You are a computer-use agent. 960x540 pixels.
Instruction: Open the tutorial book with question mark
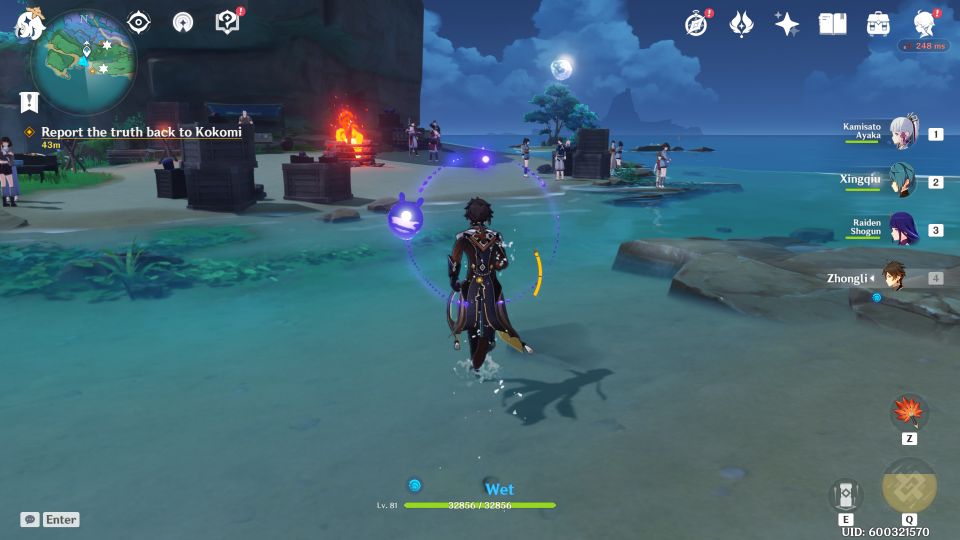coord(228,22)
